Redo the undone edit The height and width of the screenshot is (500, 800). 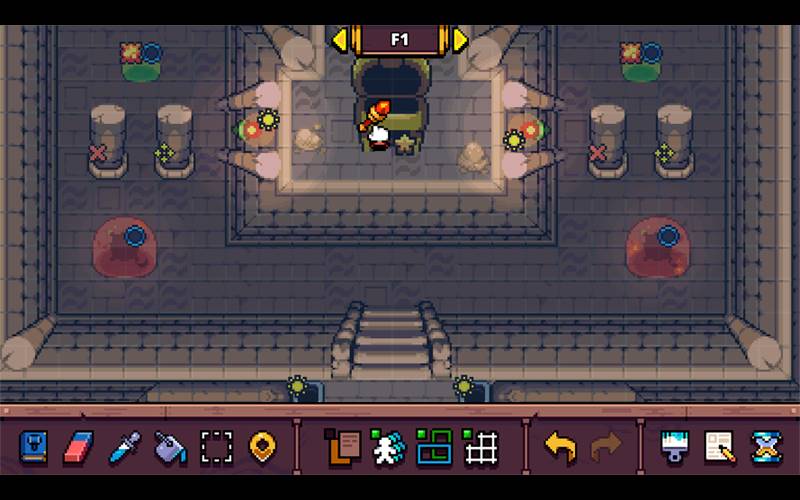click(x=606, y=448)
